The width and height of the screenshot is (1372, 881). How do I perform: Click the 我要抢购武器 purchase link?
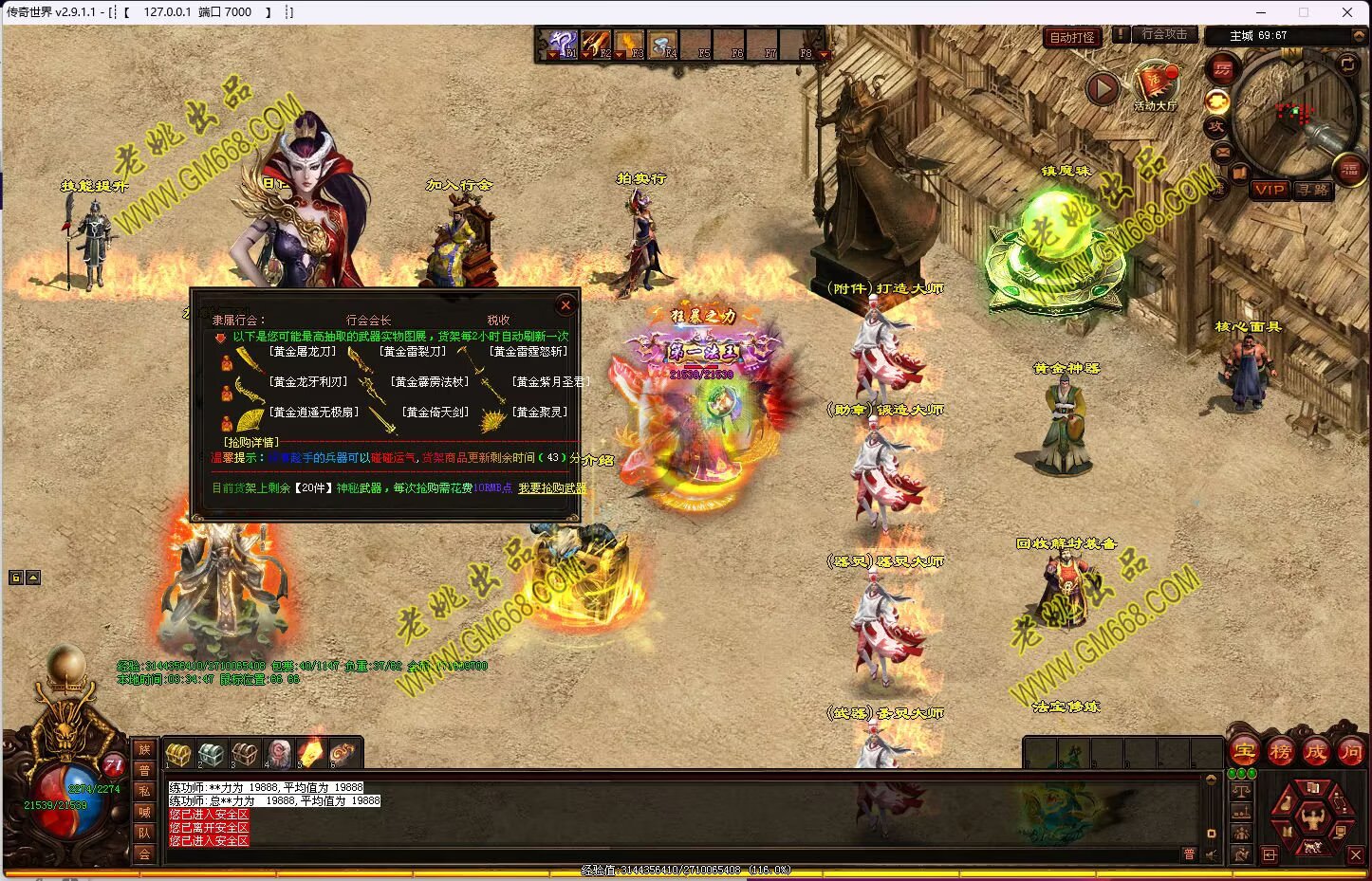(552, 488)
